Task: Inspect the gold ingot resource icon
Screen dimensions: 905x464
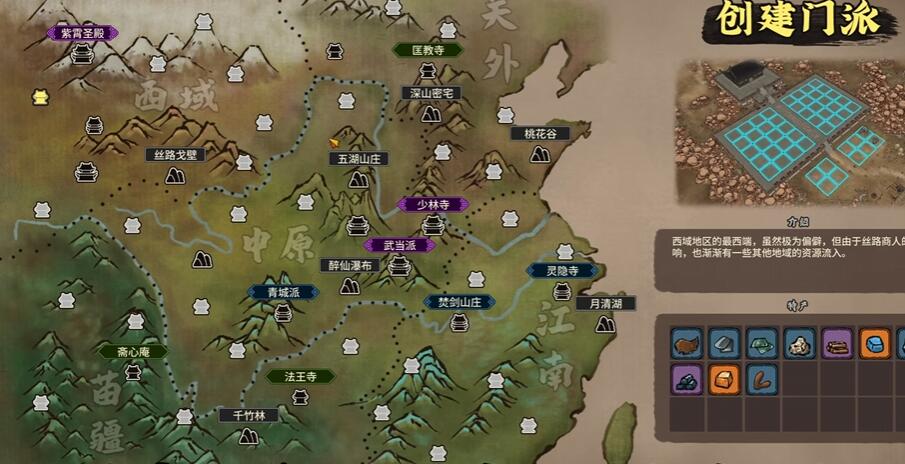Action: 722,380
